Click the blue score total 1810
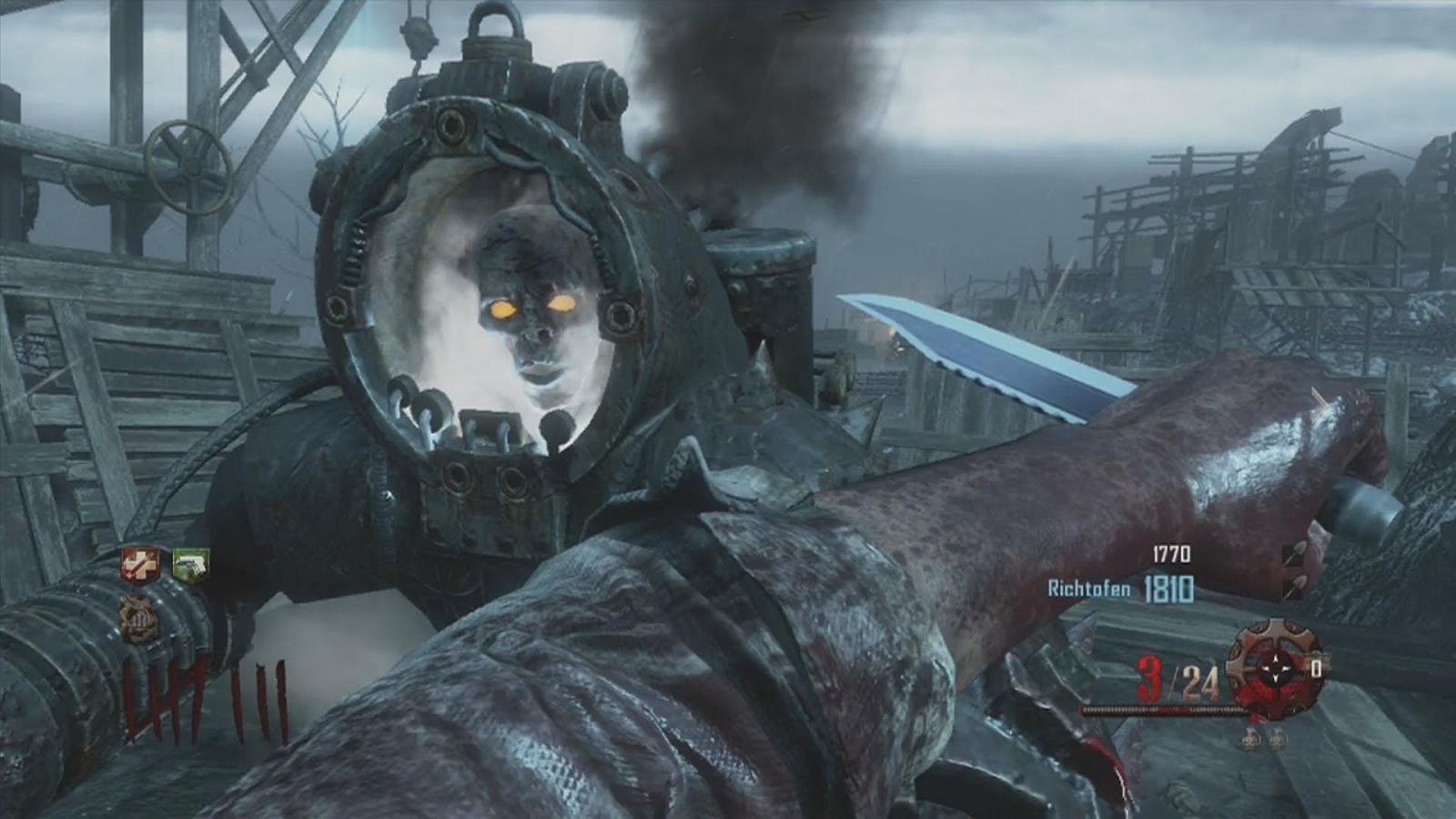 click(1169, 589)
